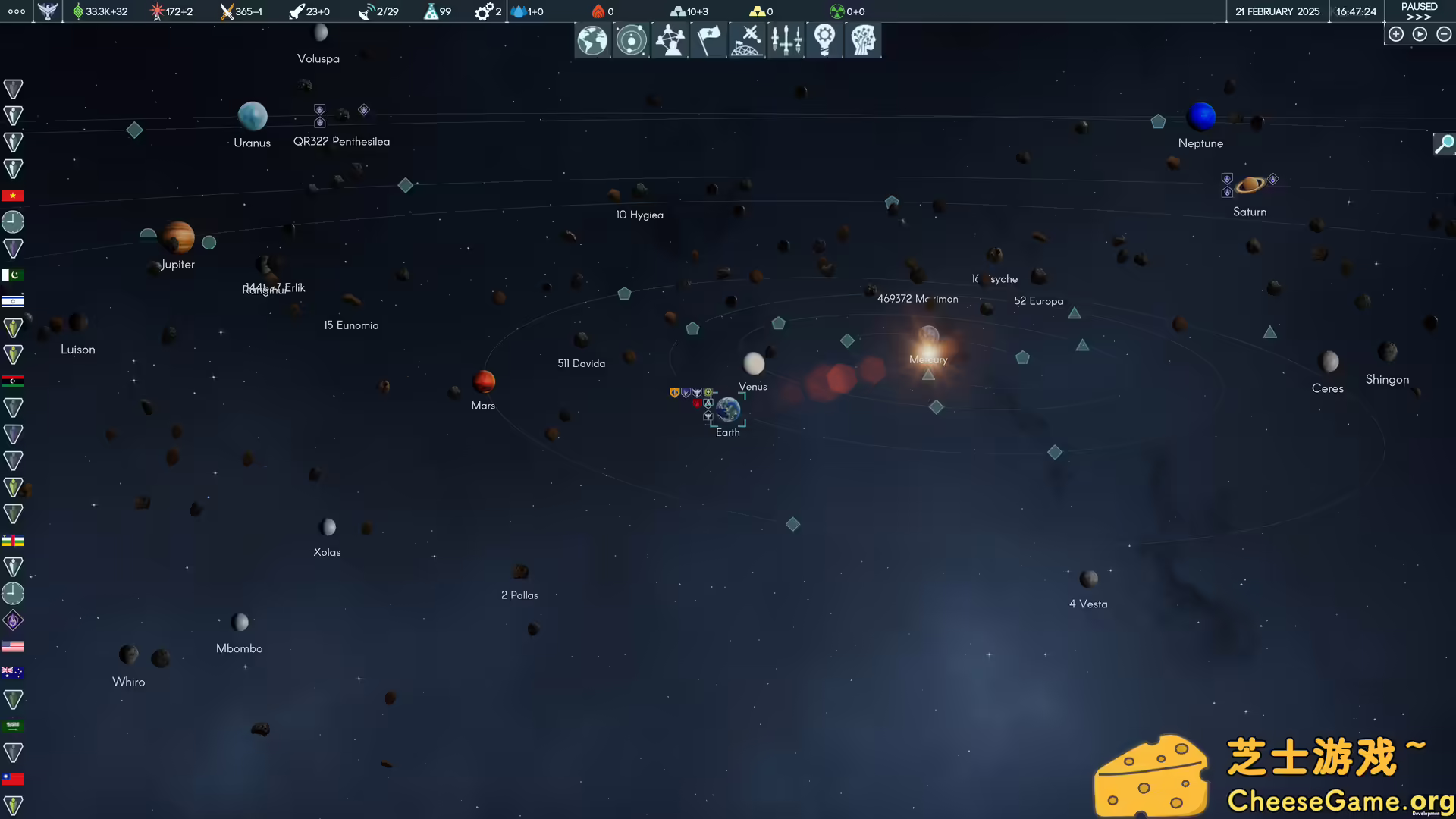Open the Research screen via the lightbulb icon

pyautogui.click(x=824, y=40)
